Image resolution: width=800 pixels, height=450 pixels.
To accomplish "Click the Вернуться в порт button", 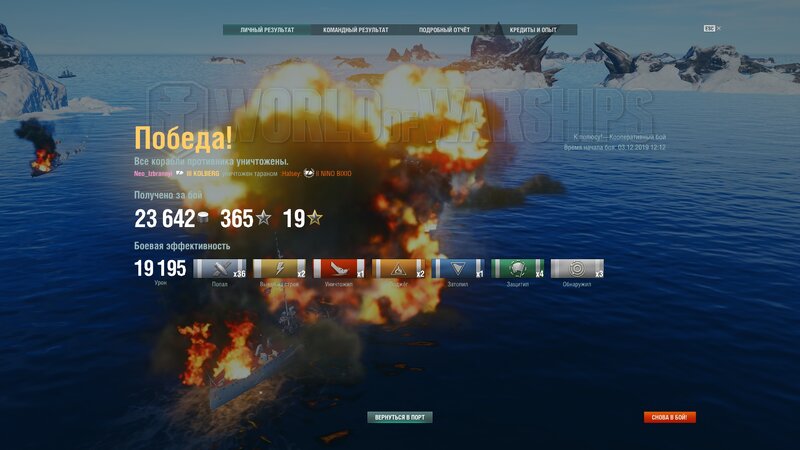I will coord(400,417).
